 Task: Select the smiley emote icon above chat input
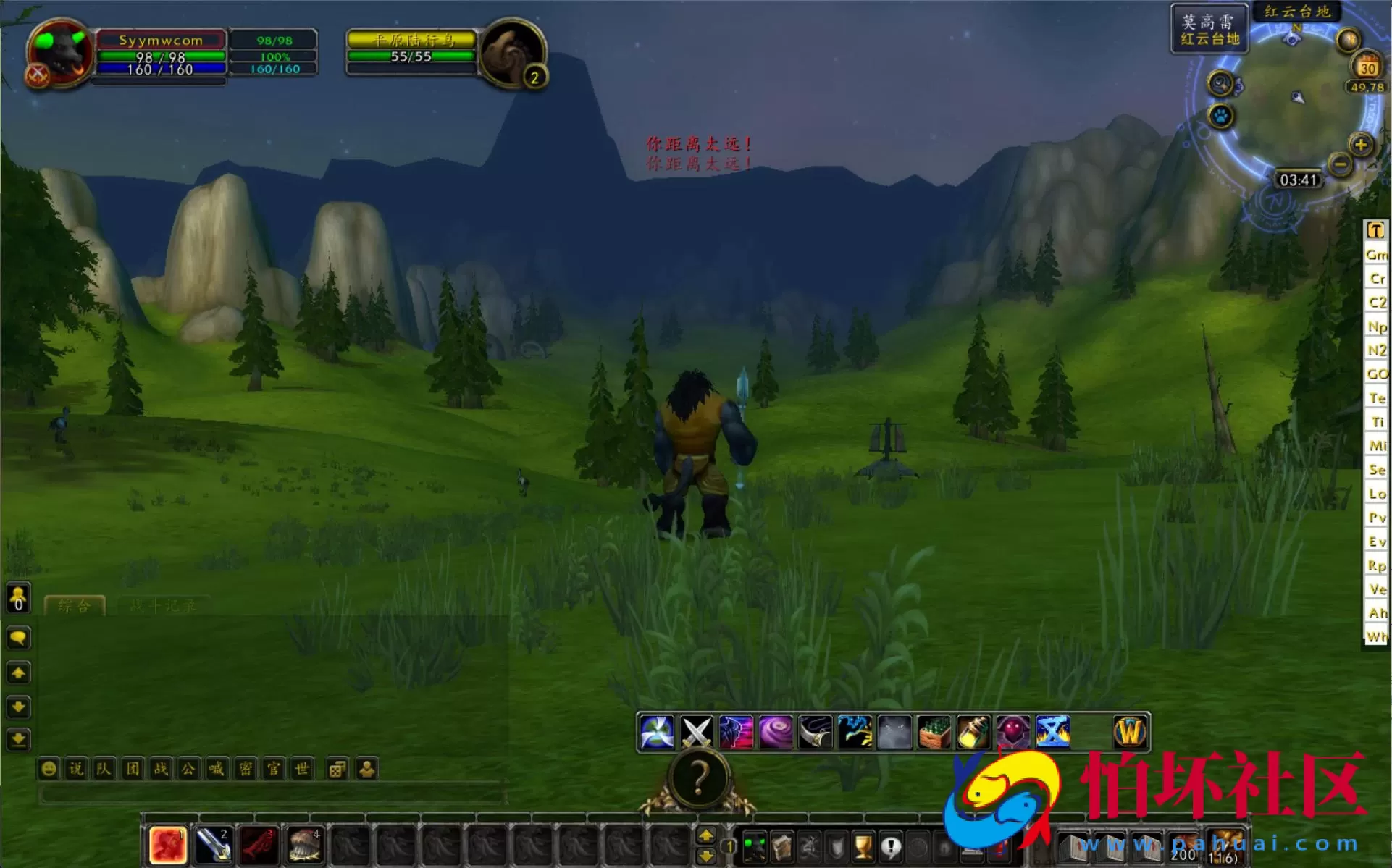48,769
